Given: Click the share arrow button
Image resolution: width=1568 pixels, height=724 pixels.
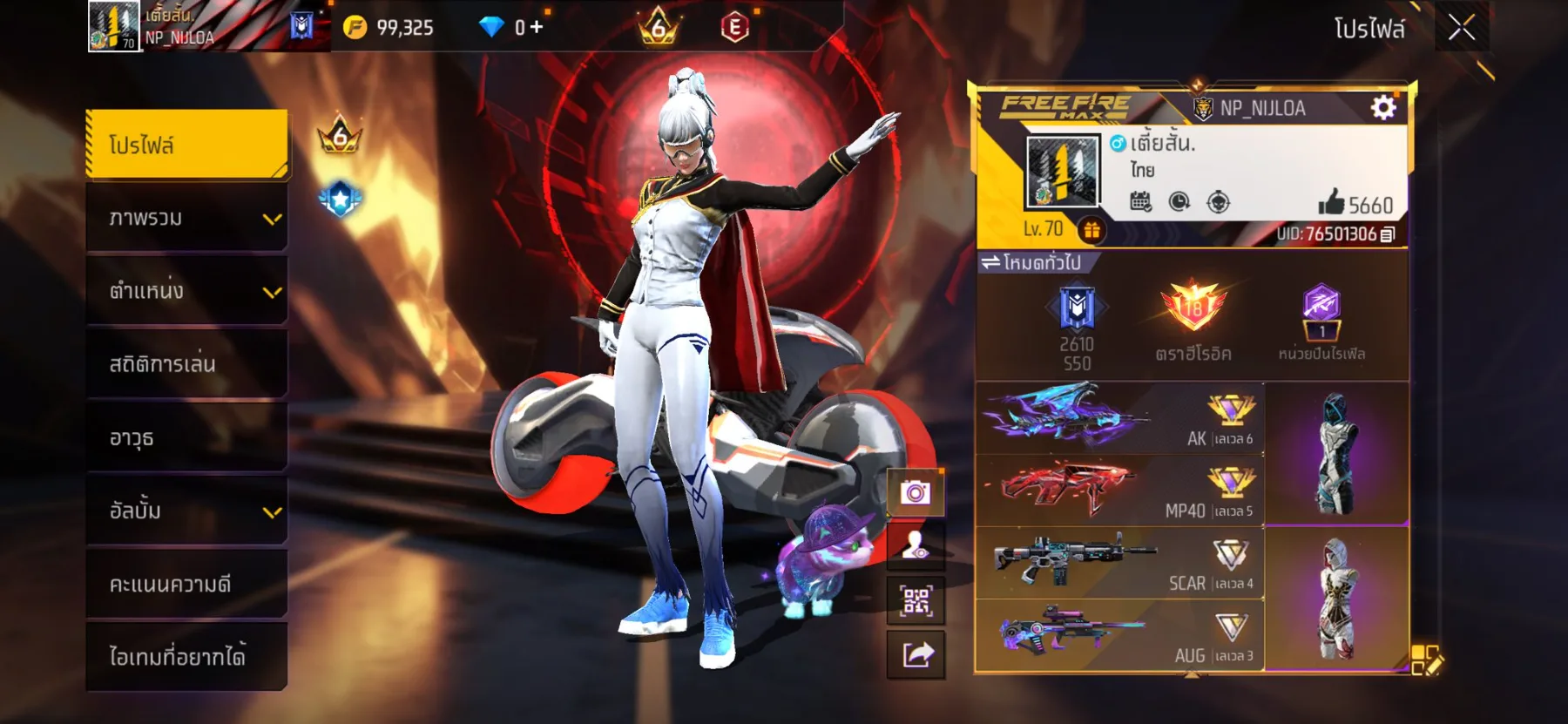Looking at the screenshot, I should (x=916, y=654).
